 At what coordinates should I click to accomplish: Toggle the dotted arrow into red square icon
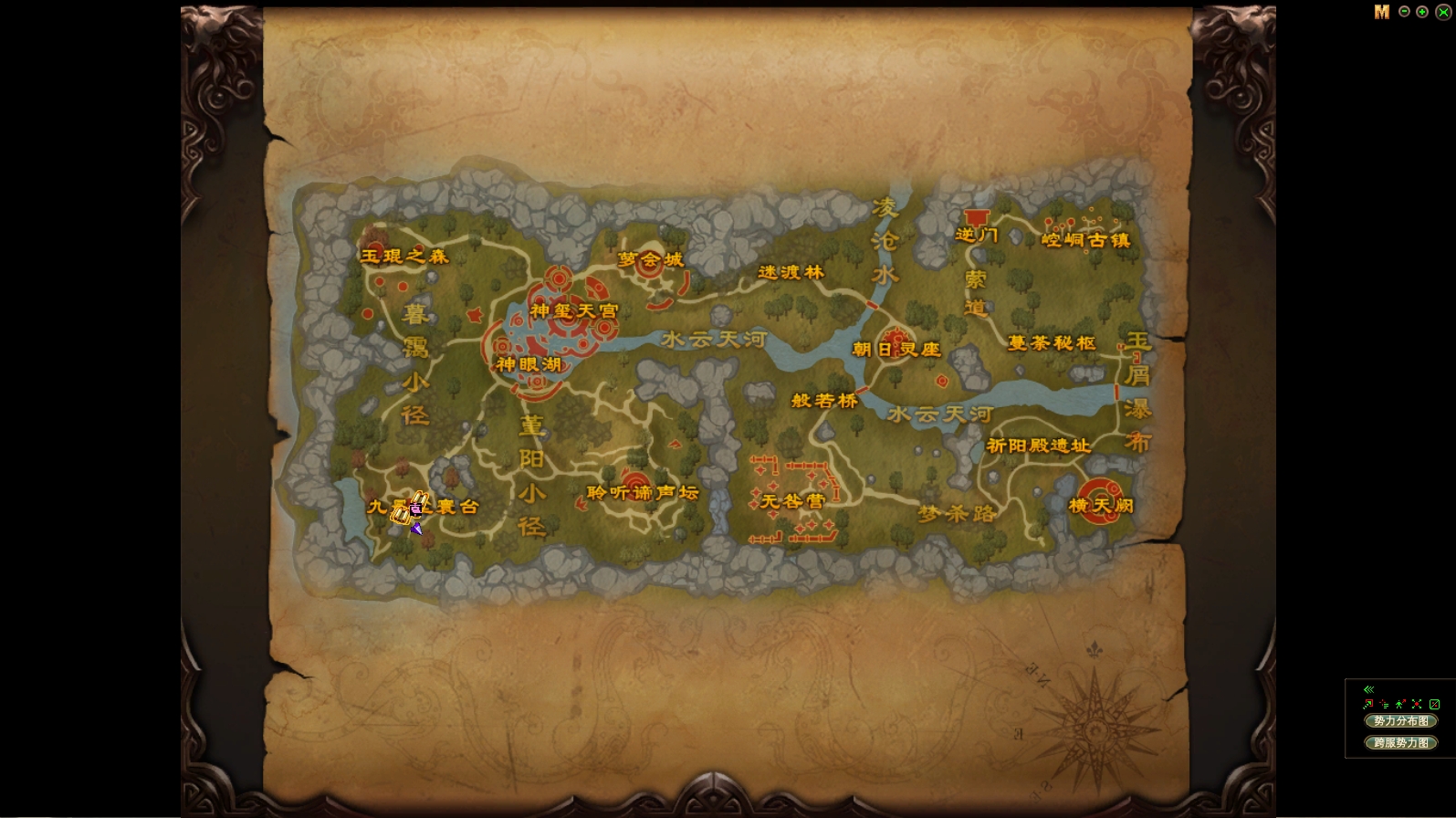pyautogui.click(x=1367, y=704)
